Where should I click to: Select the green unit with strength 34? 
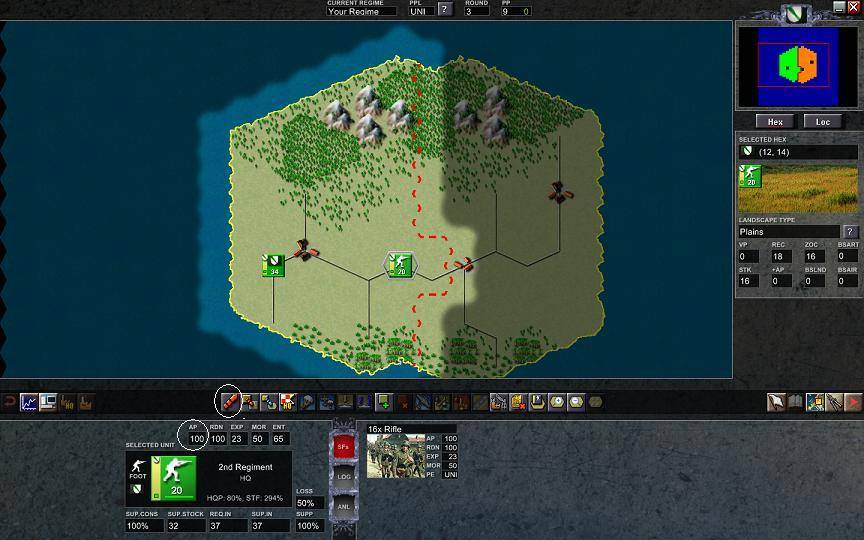273,265
